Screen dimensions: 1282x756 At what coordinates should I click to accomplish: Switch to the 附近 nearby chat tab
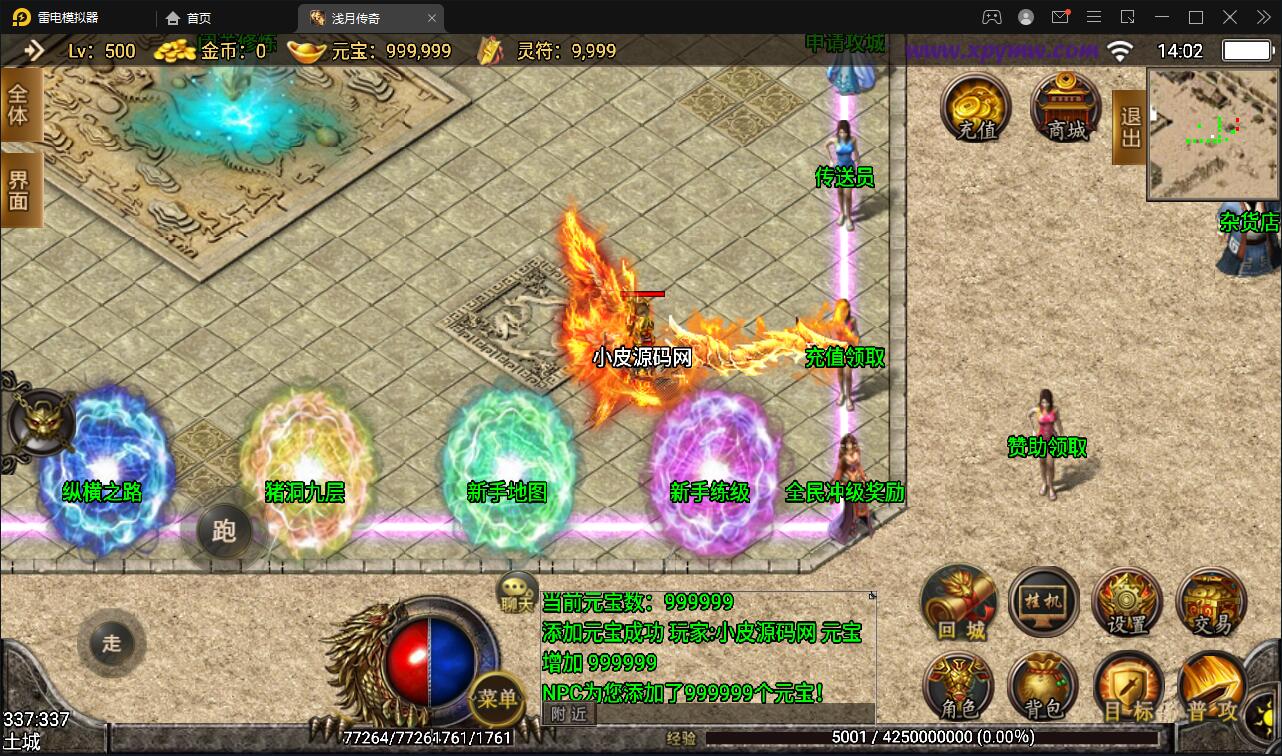point(569,713)
